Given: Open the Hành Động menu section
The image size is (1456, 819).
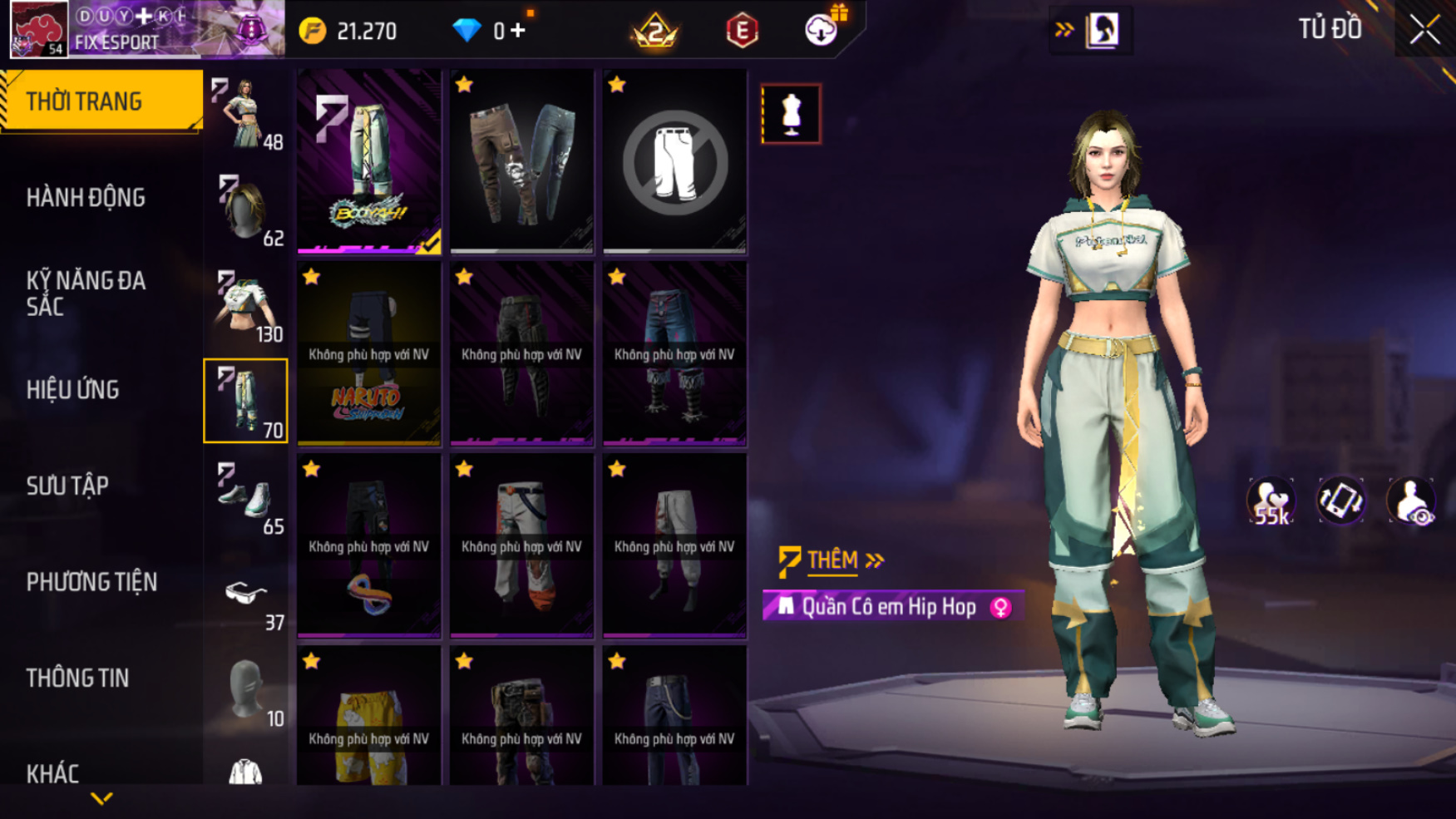Looking at the screenshot, I should 86,198.
